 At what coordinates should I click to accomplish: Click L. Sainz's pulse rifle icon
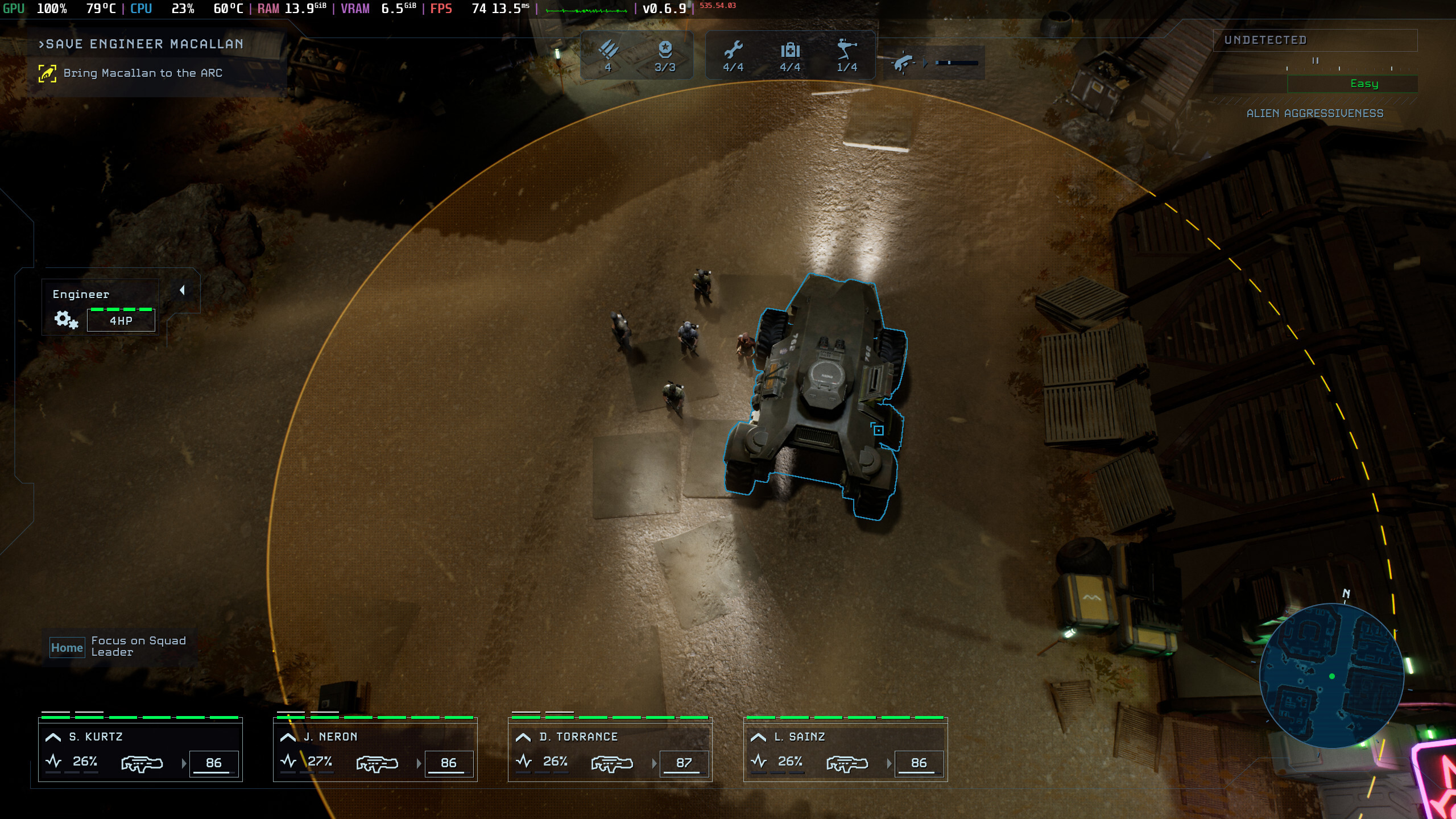click(847, 763)
